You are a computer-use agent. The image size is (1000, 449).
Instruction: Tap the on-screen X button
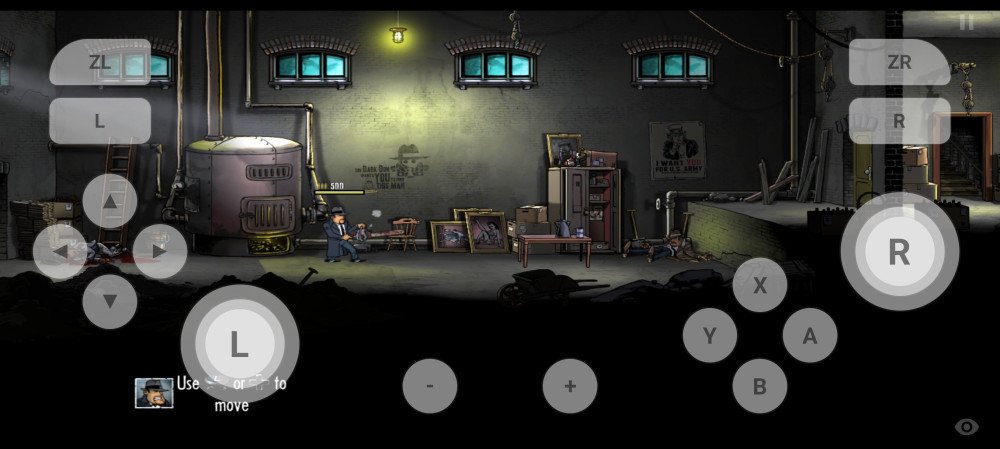759,284
